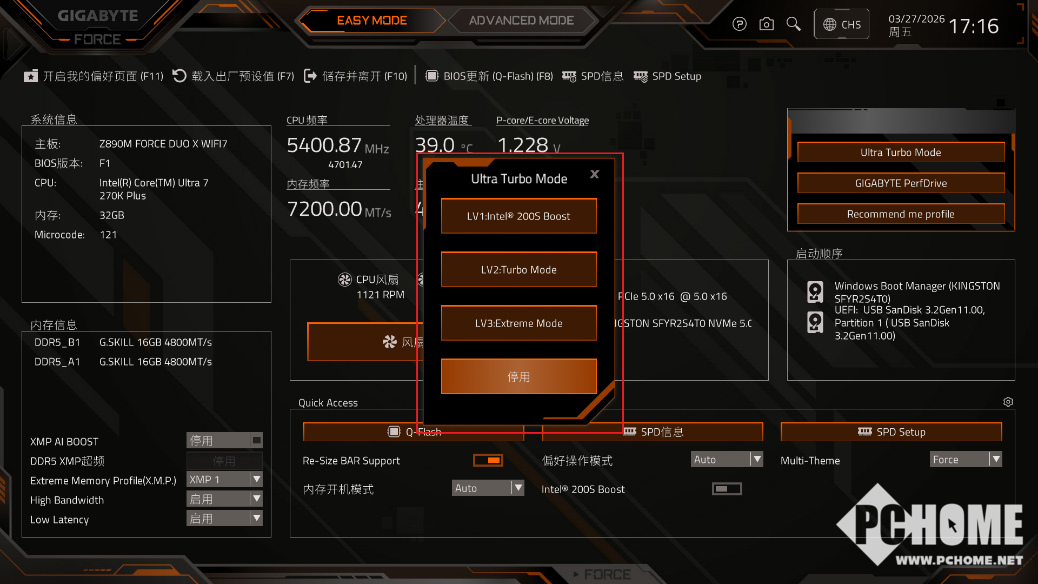Select LV1 Intel 200S Boost in the popup
Viewport: 1038px width, 584px height.
coord(518,216)
